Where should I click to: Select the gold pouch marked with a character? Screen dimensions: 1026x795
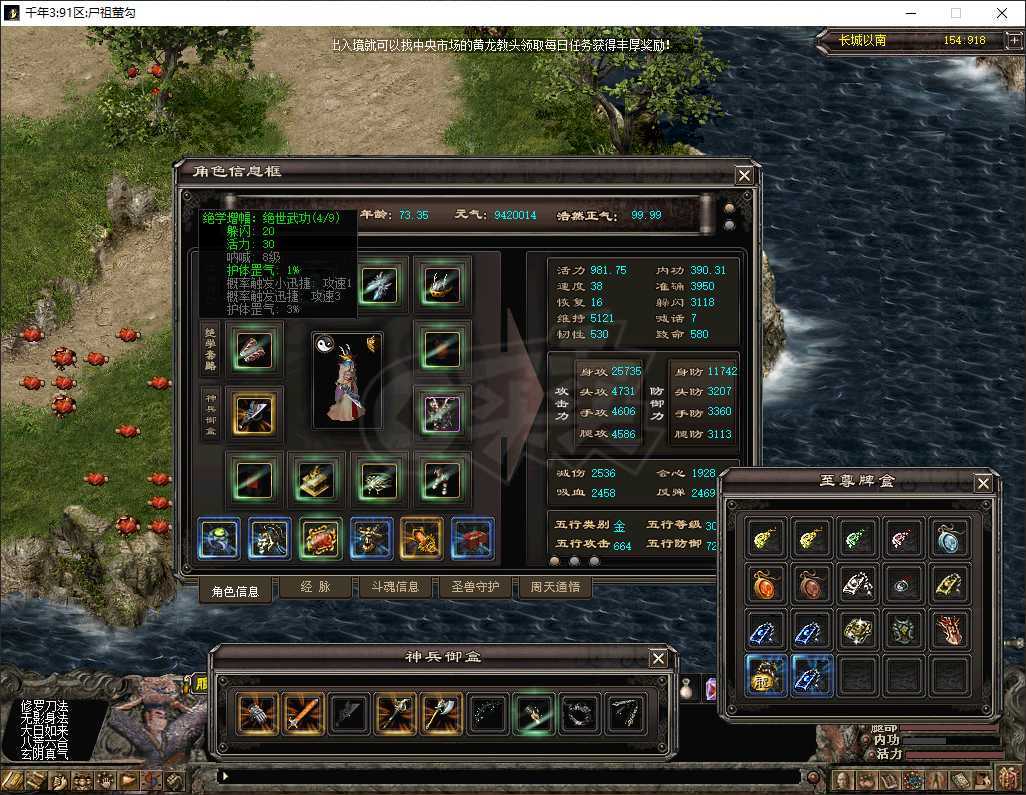coord(765,675)
